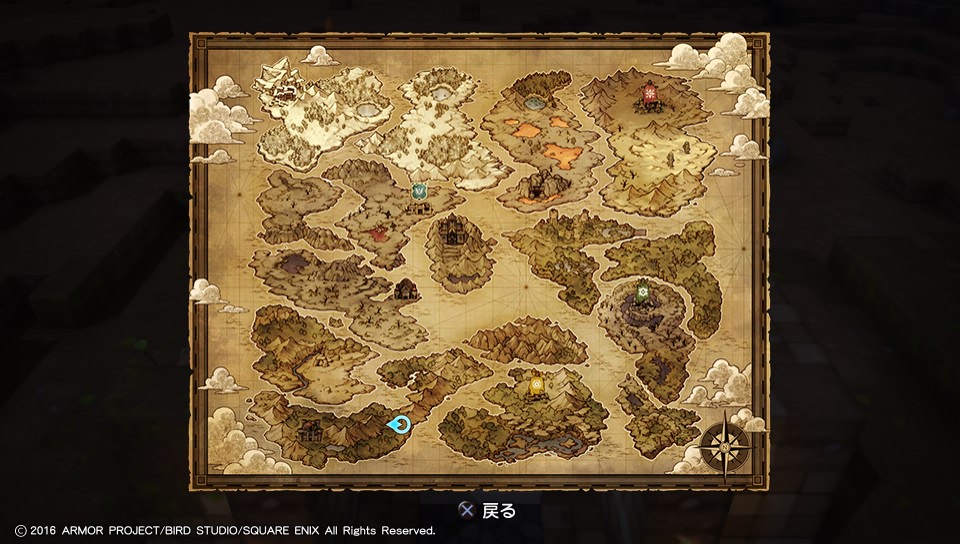
Task: Click the teal shield banner marker
Action: tap(420, 191)
